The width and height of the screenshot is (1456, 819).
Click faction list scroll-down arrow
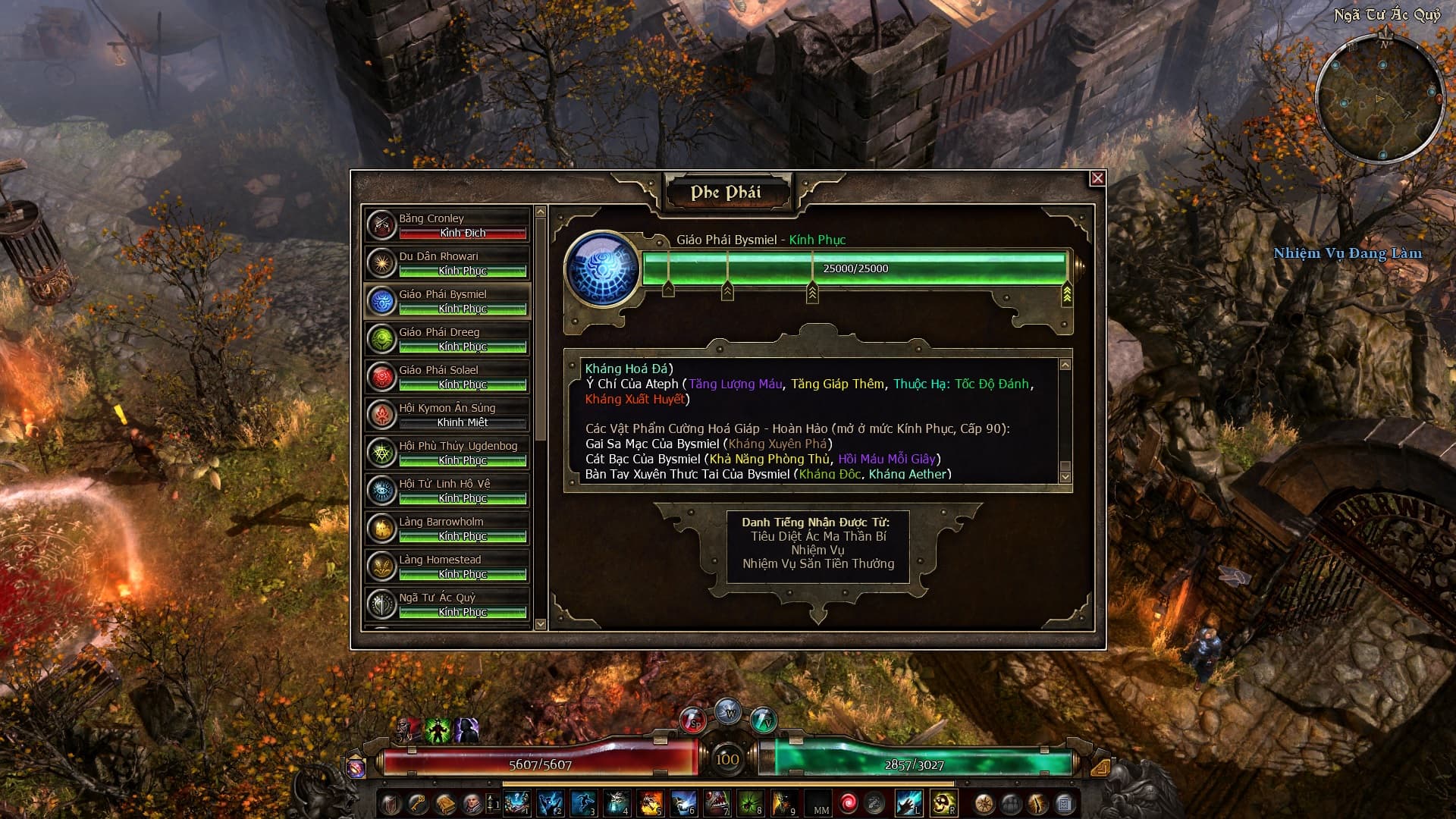[541, 624]
